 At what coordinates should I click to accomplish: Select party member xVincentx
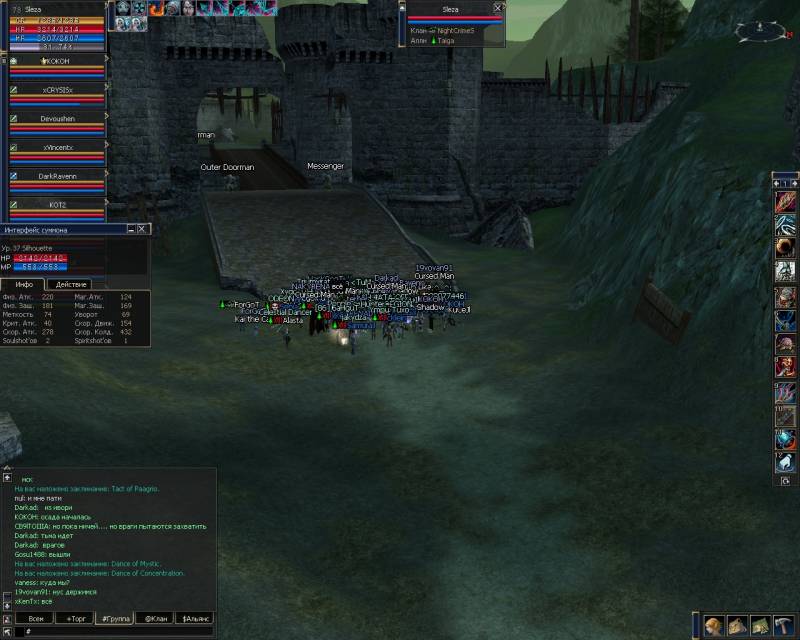click(x=57, y=147)
